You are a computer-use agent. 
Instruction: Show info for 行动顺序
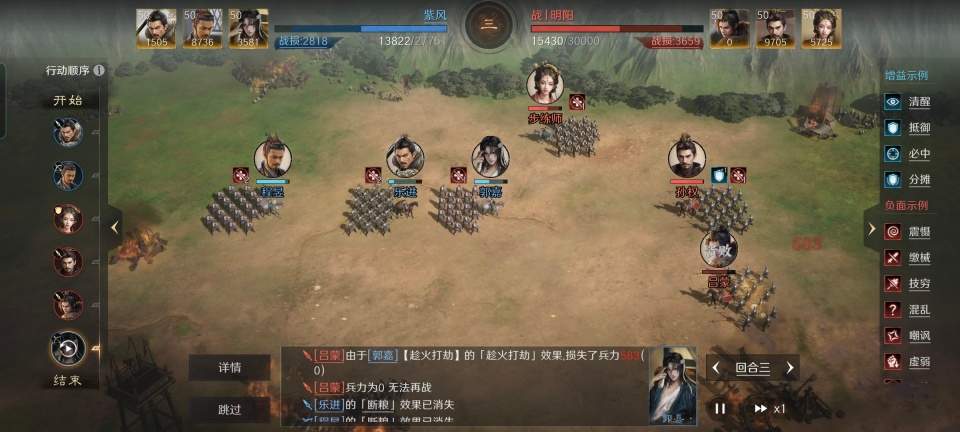[x=99, y=71]
